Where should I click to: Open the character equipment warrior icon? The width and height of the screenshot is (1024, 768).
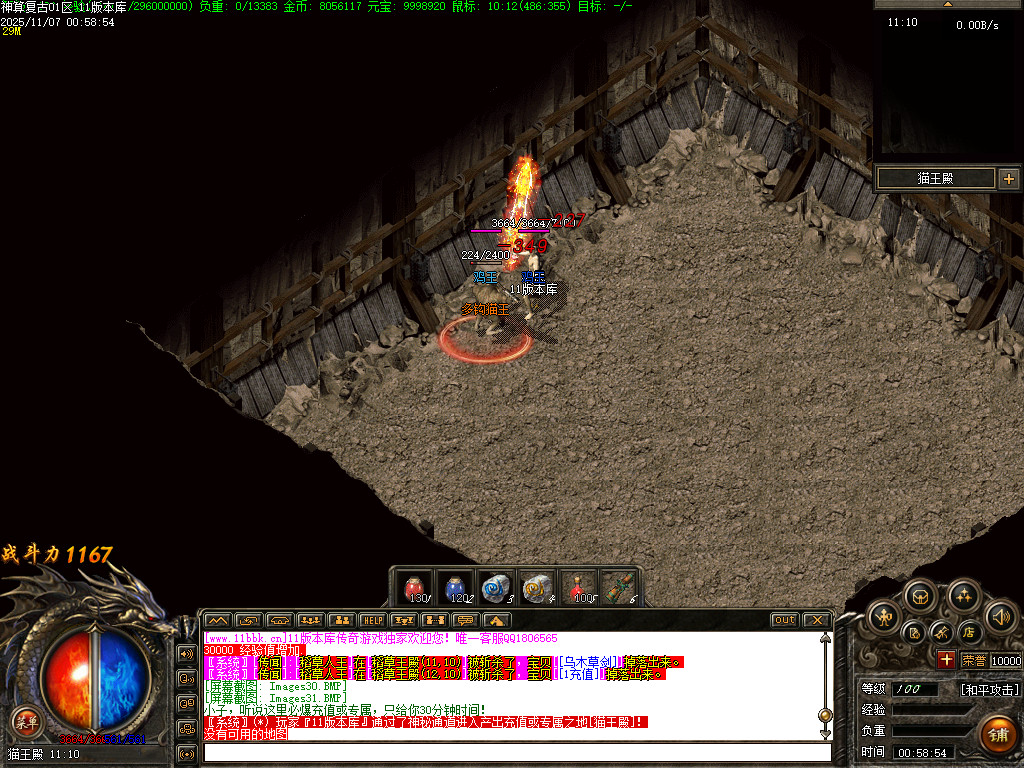click(884, 618)
